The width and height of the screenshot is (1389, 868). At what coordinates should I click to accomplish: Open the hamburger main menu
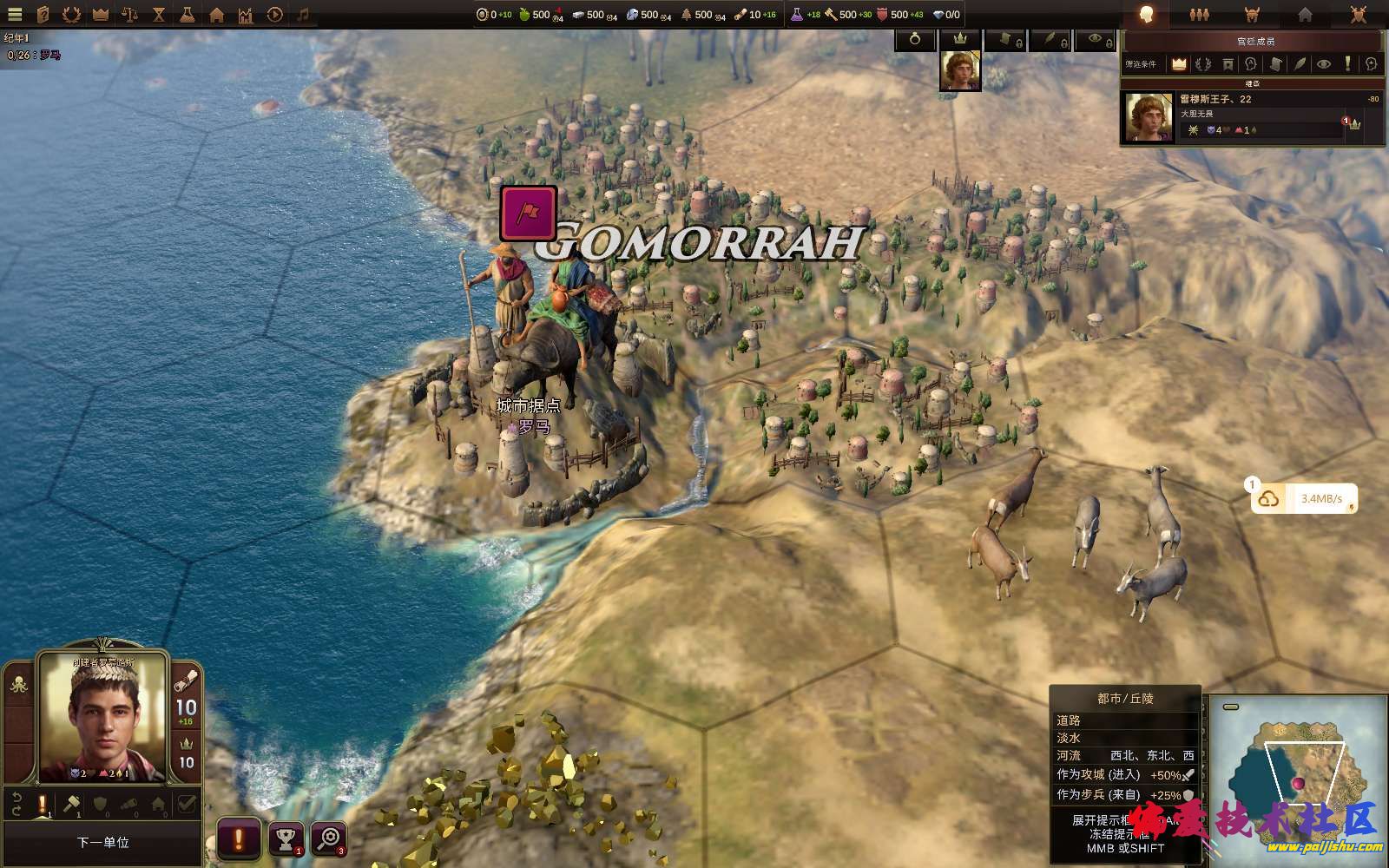tap(15, 14)
